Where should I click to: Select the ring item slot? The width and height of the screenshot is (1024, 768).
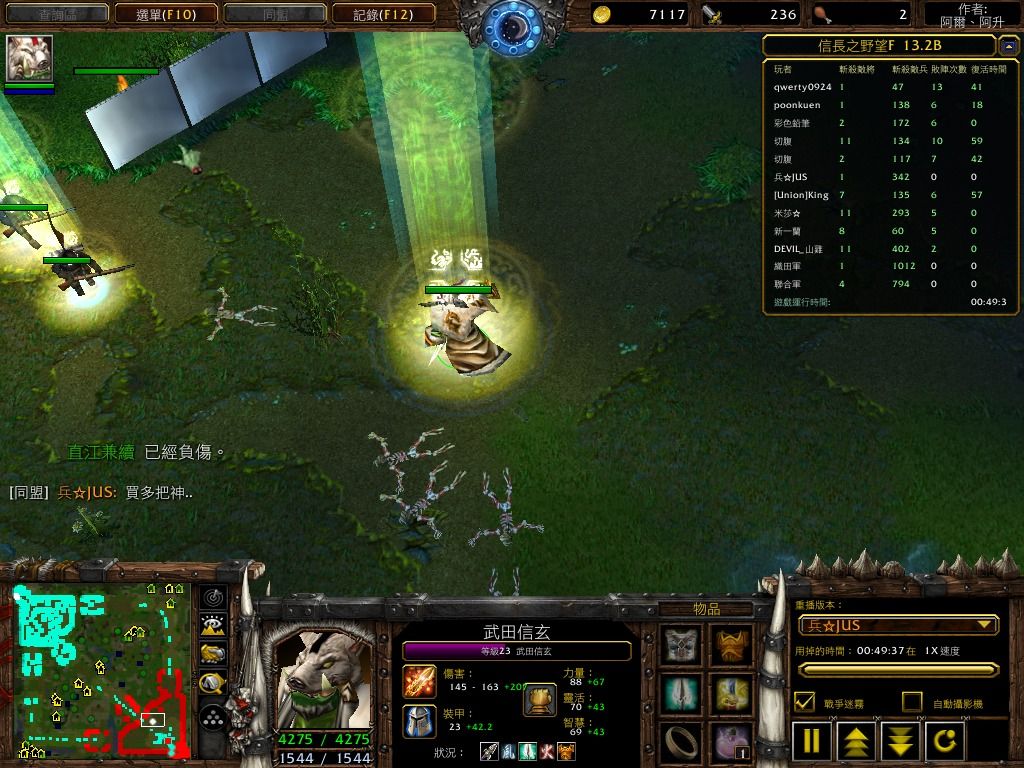click(682, 741)
